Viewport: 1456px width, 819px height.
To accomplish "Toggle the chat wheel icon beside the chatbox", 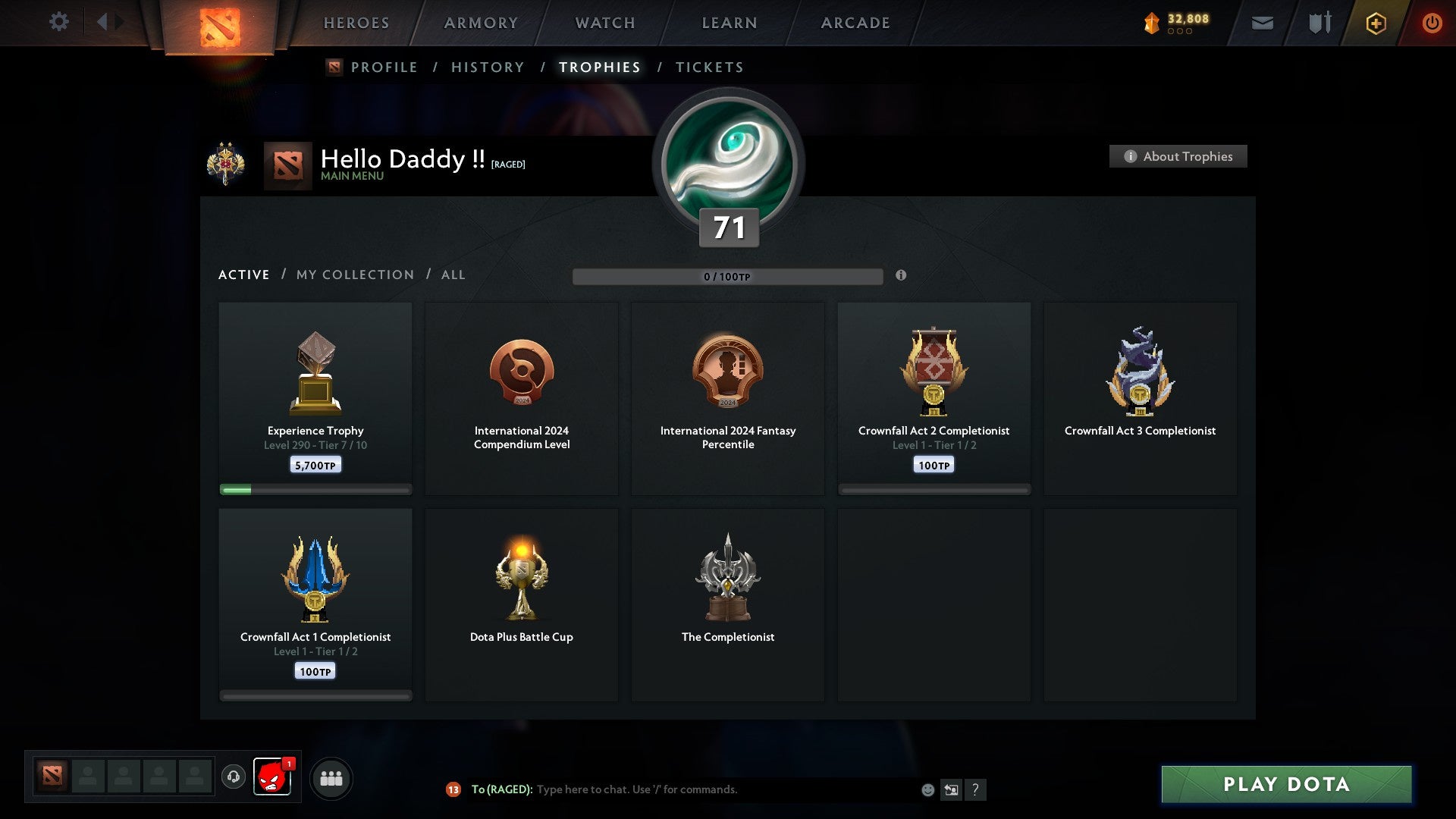I will click(951, 789).
